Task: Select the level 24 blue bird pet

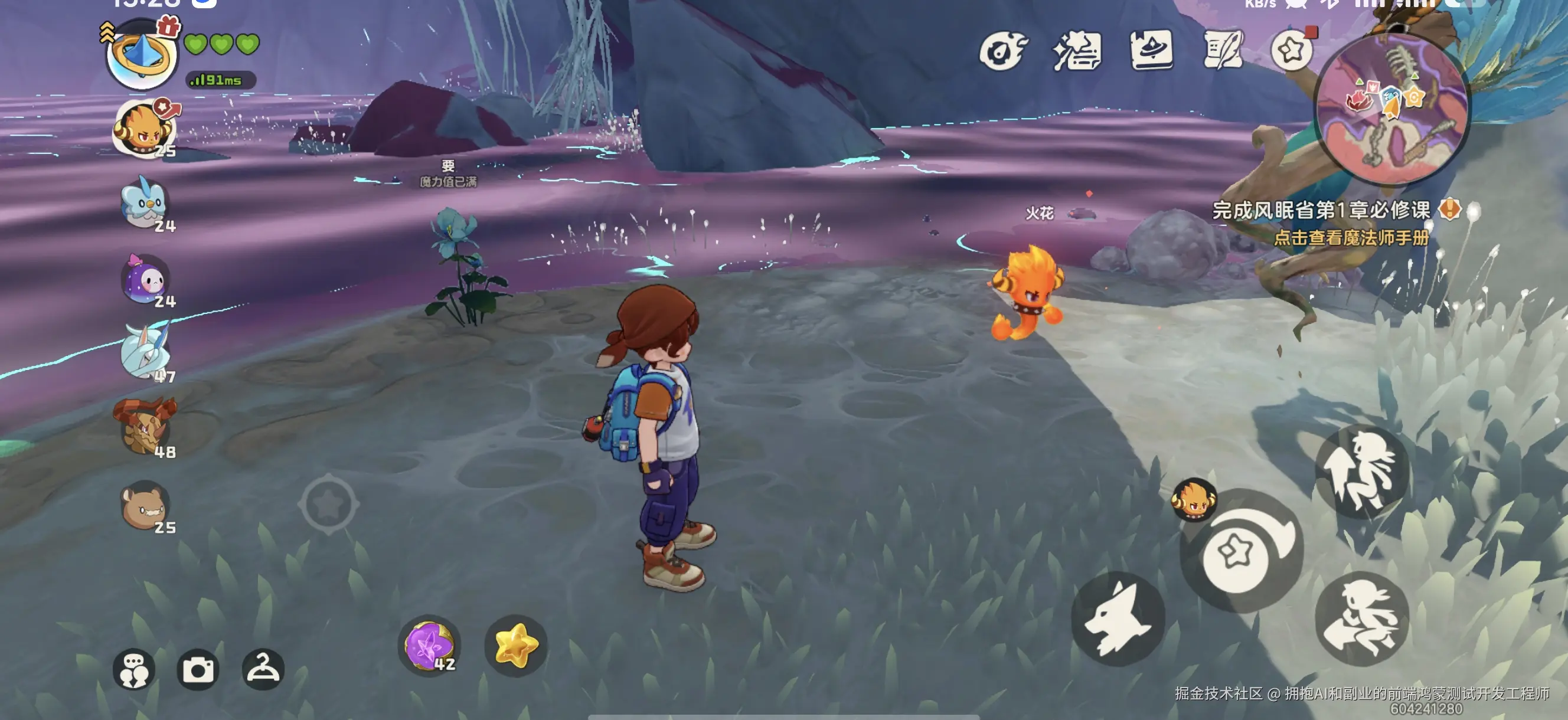Action: [x=144, y=205]
